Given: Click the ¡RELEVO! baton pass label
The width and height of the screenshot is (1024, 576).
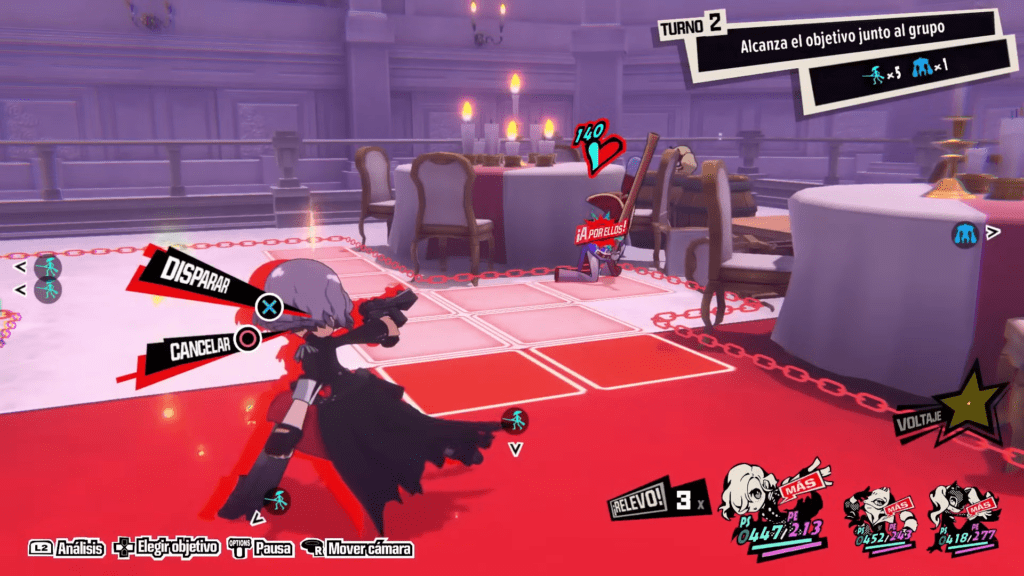Looking at the screenshot, I should (x=637, y=503).
